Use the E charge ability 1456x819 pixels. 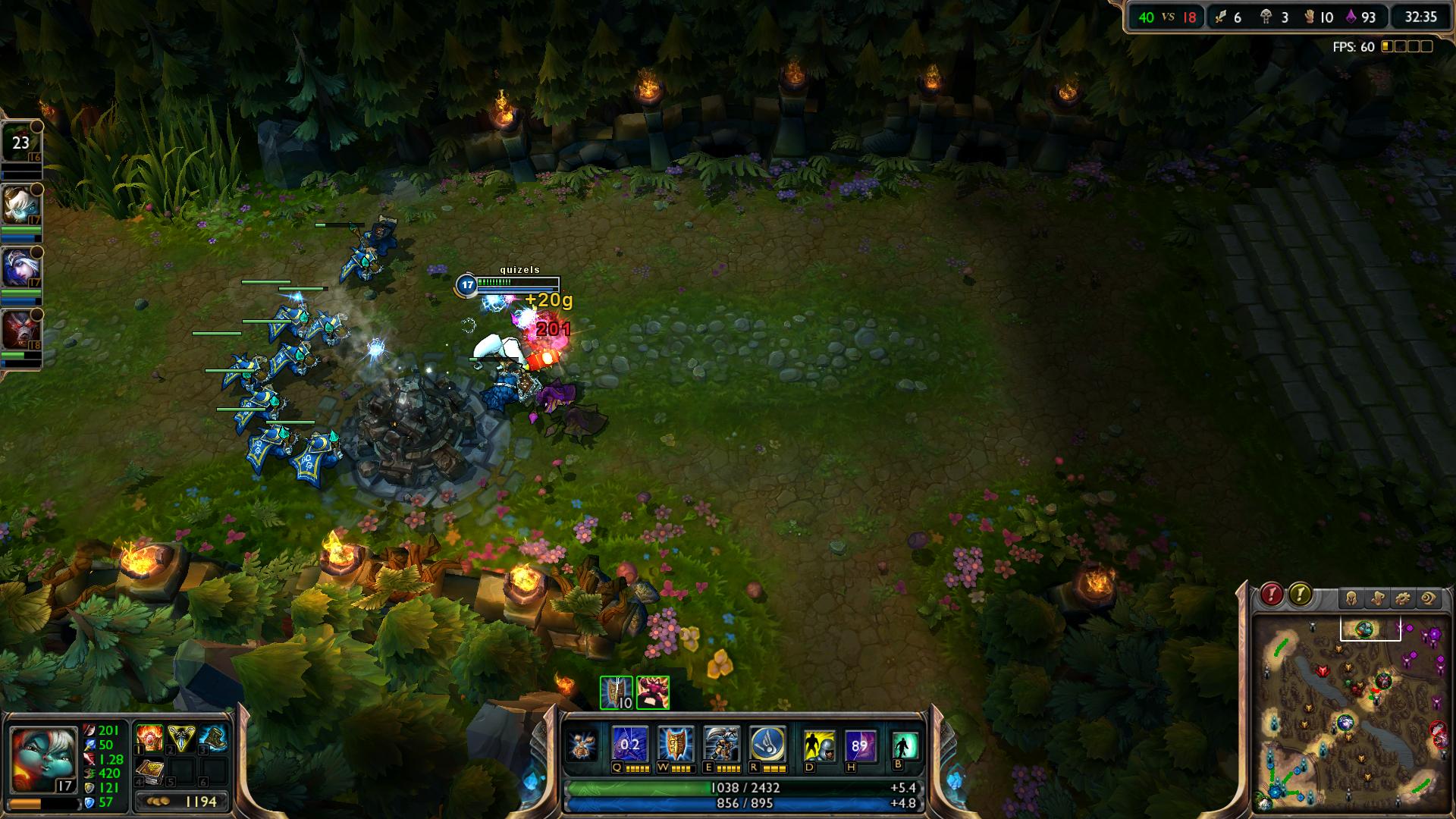[721, 745]
